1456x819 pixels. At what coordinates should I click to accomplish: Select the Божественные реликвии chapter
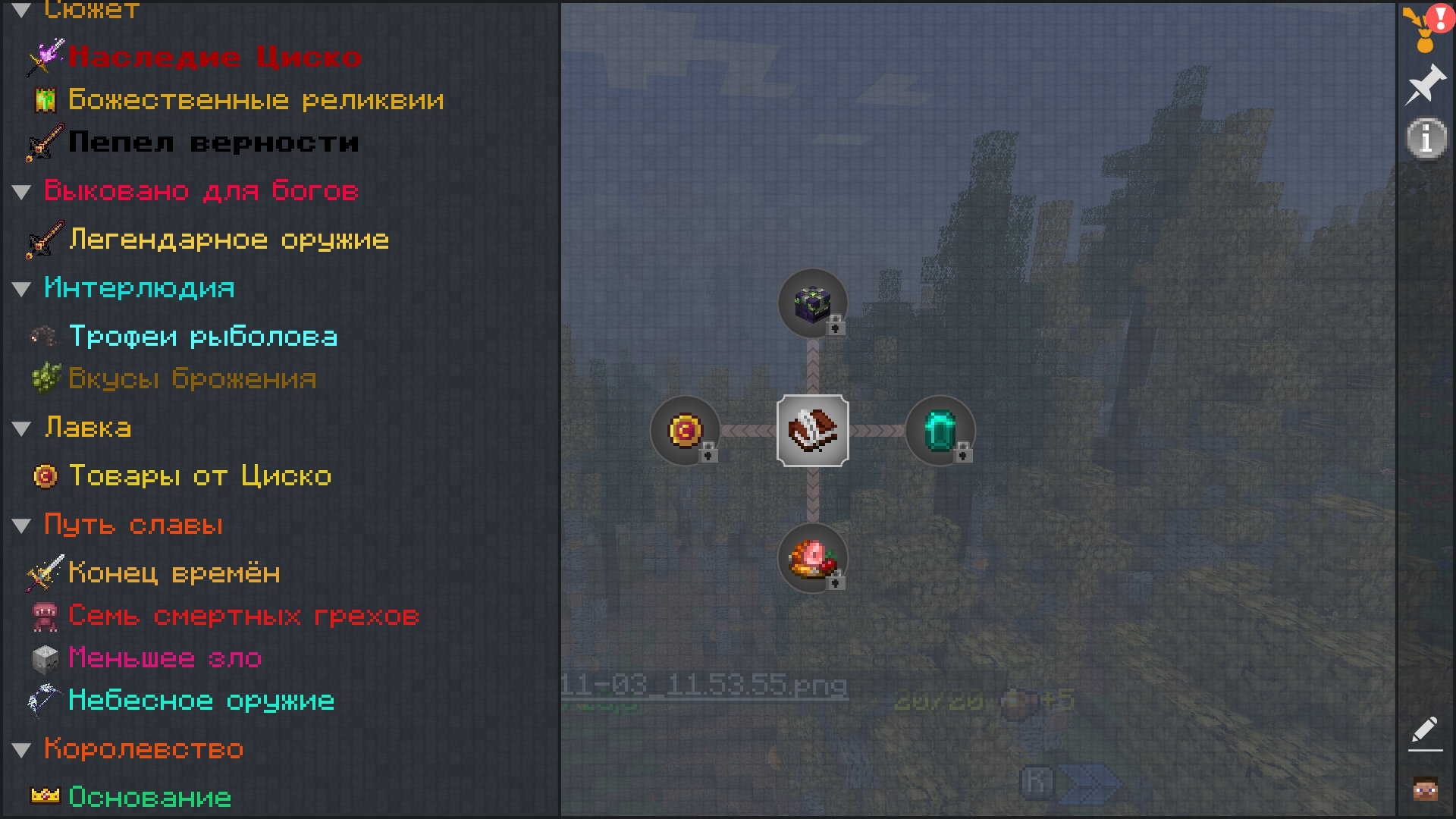tap(256, 100)
